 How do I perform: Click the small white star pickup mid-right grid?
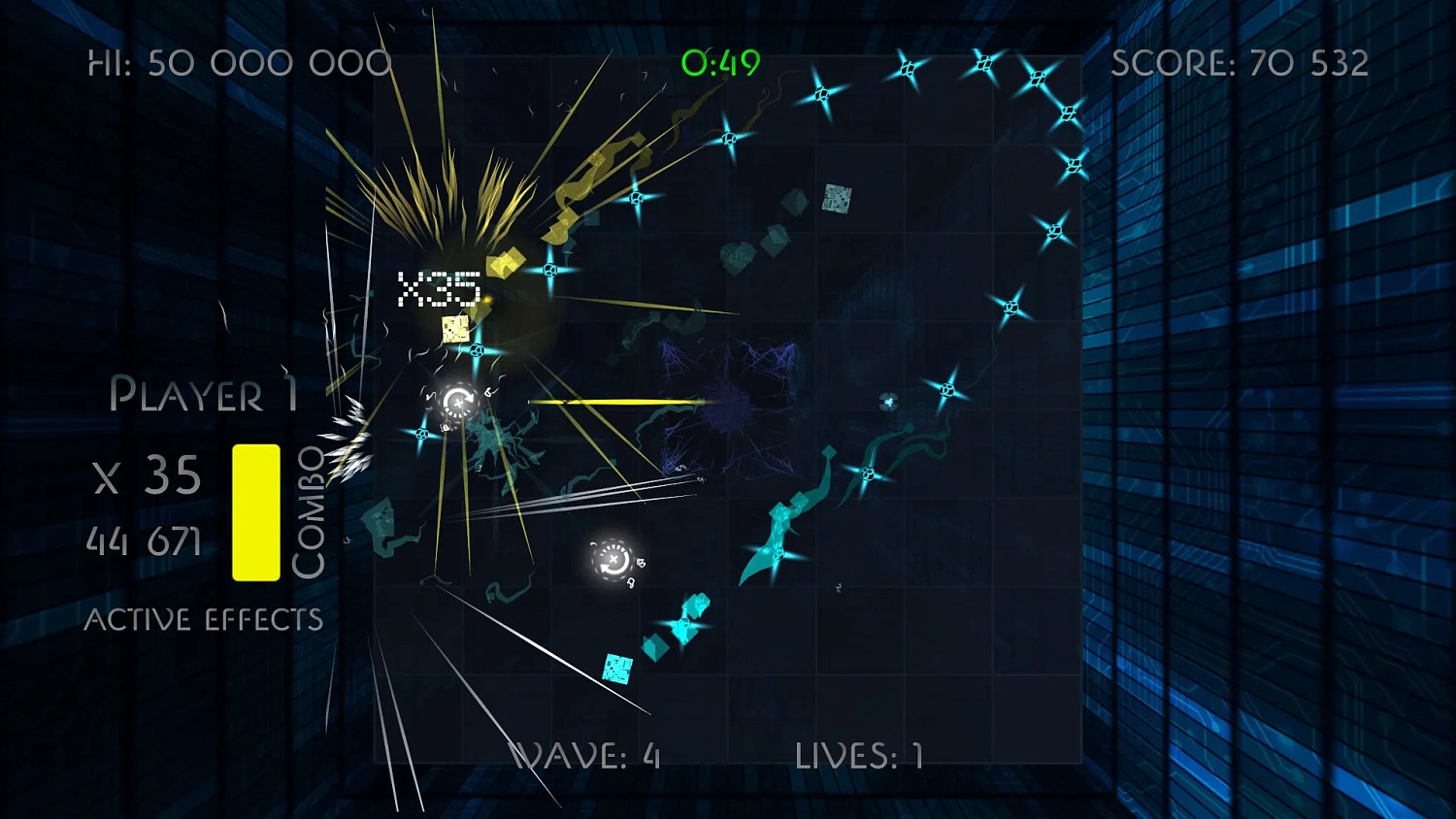point(886,400)
